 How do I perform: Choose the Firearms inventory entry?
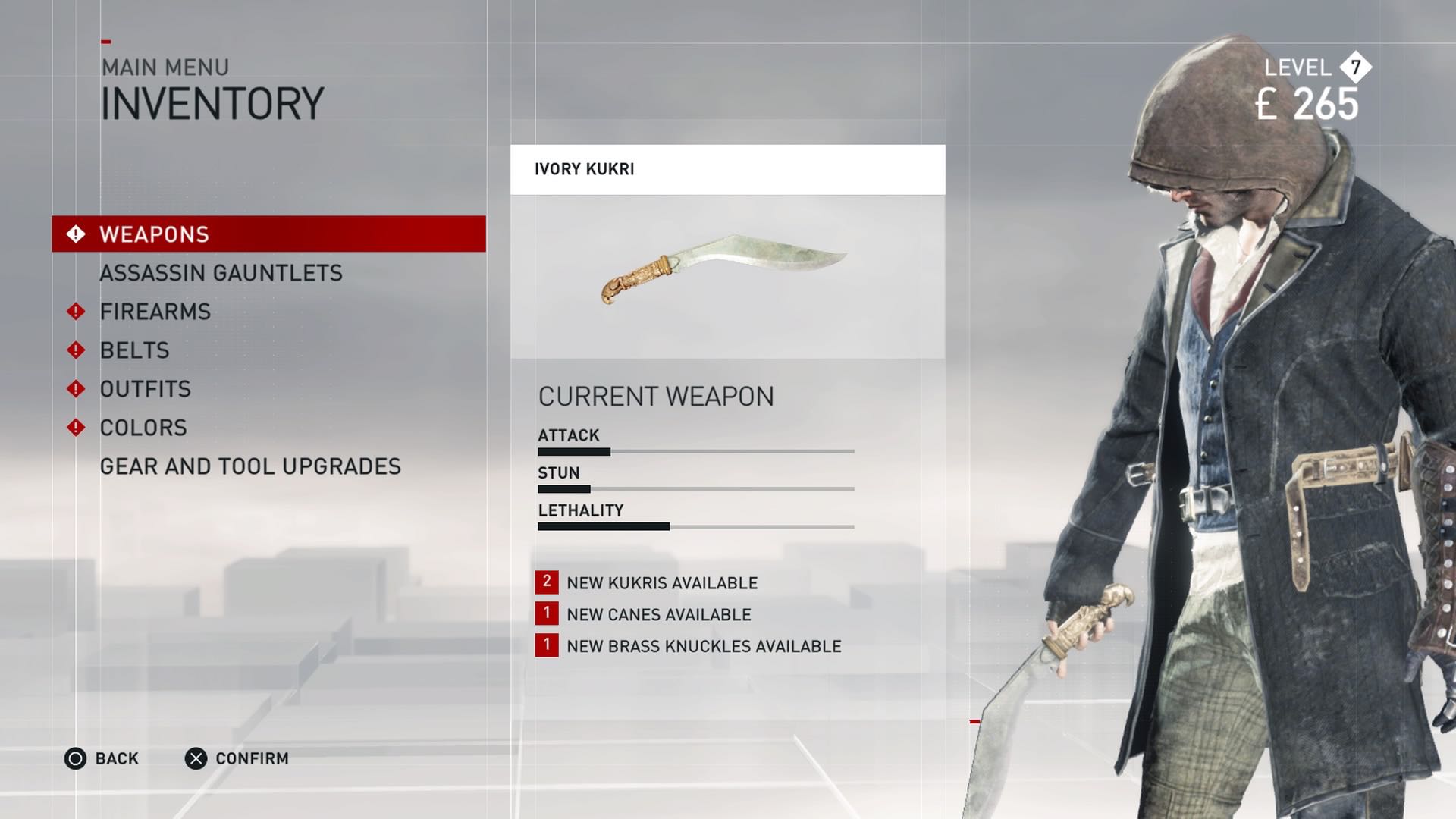point(155,312)
